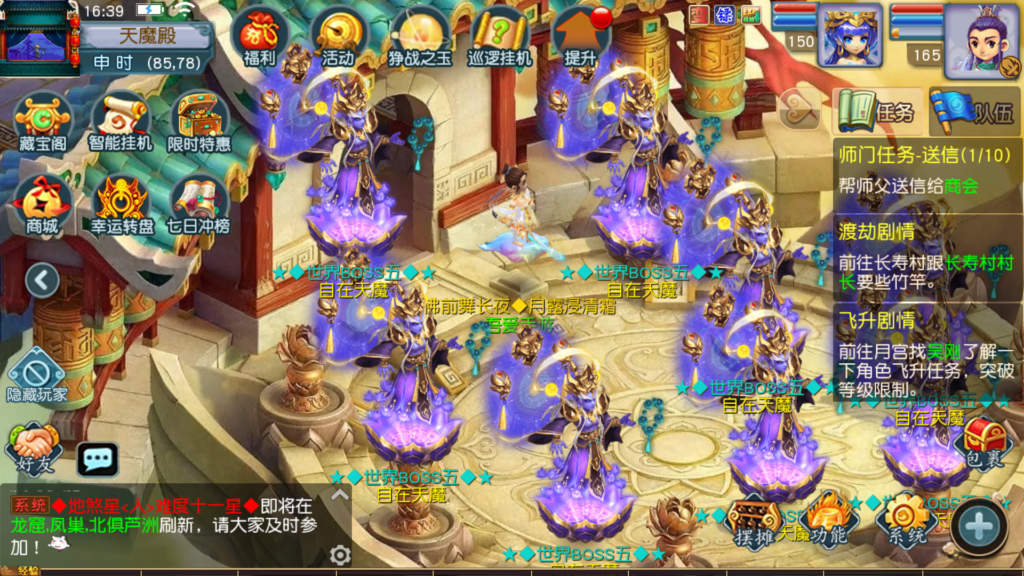The image size is (1024, 576).
Task: Tap the 挣战之玉 icon
Action: [418, 37]
